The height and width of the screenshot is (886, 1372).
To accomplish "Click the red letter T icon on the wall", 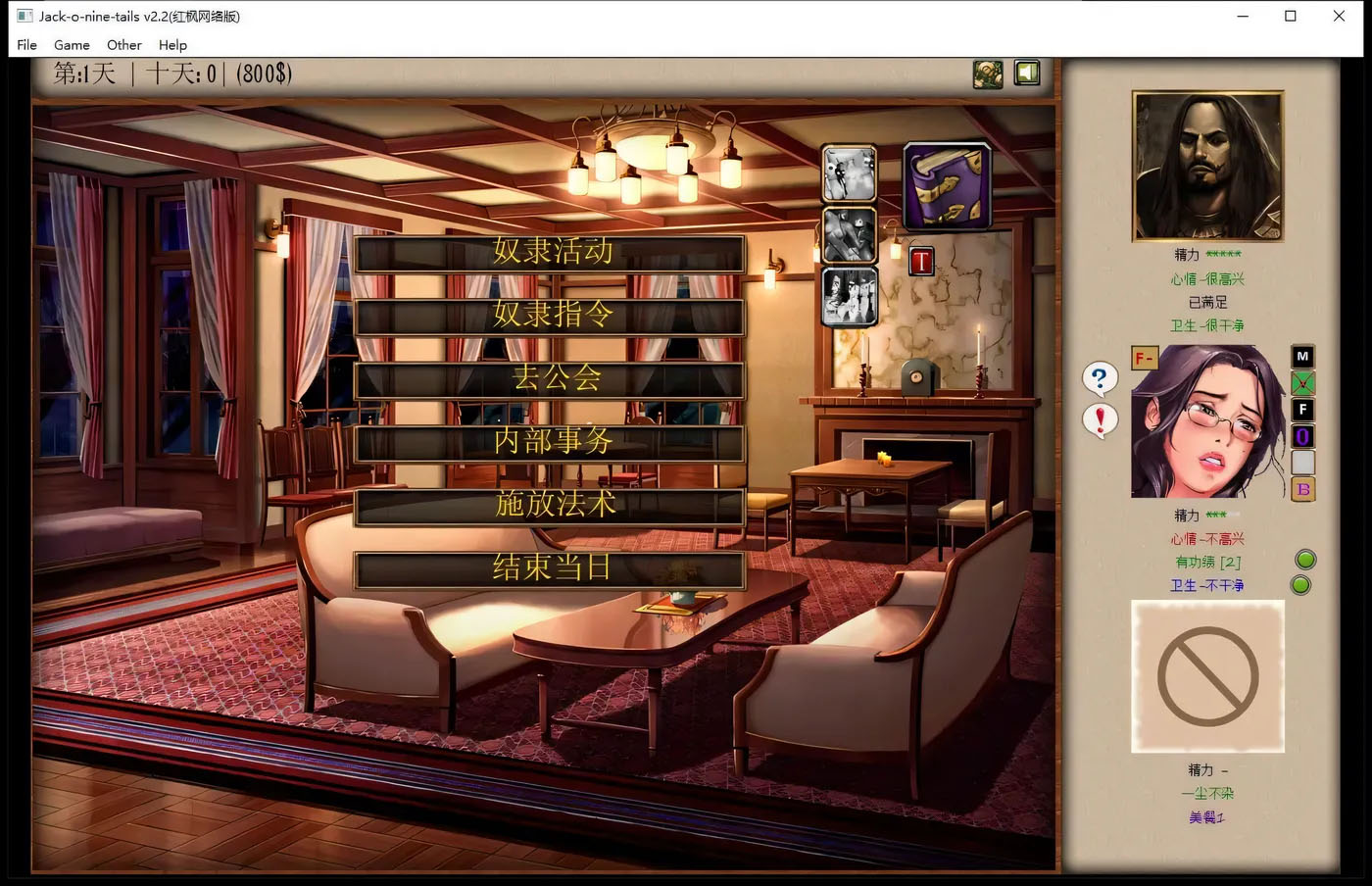I will pos(920,261).
